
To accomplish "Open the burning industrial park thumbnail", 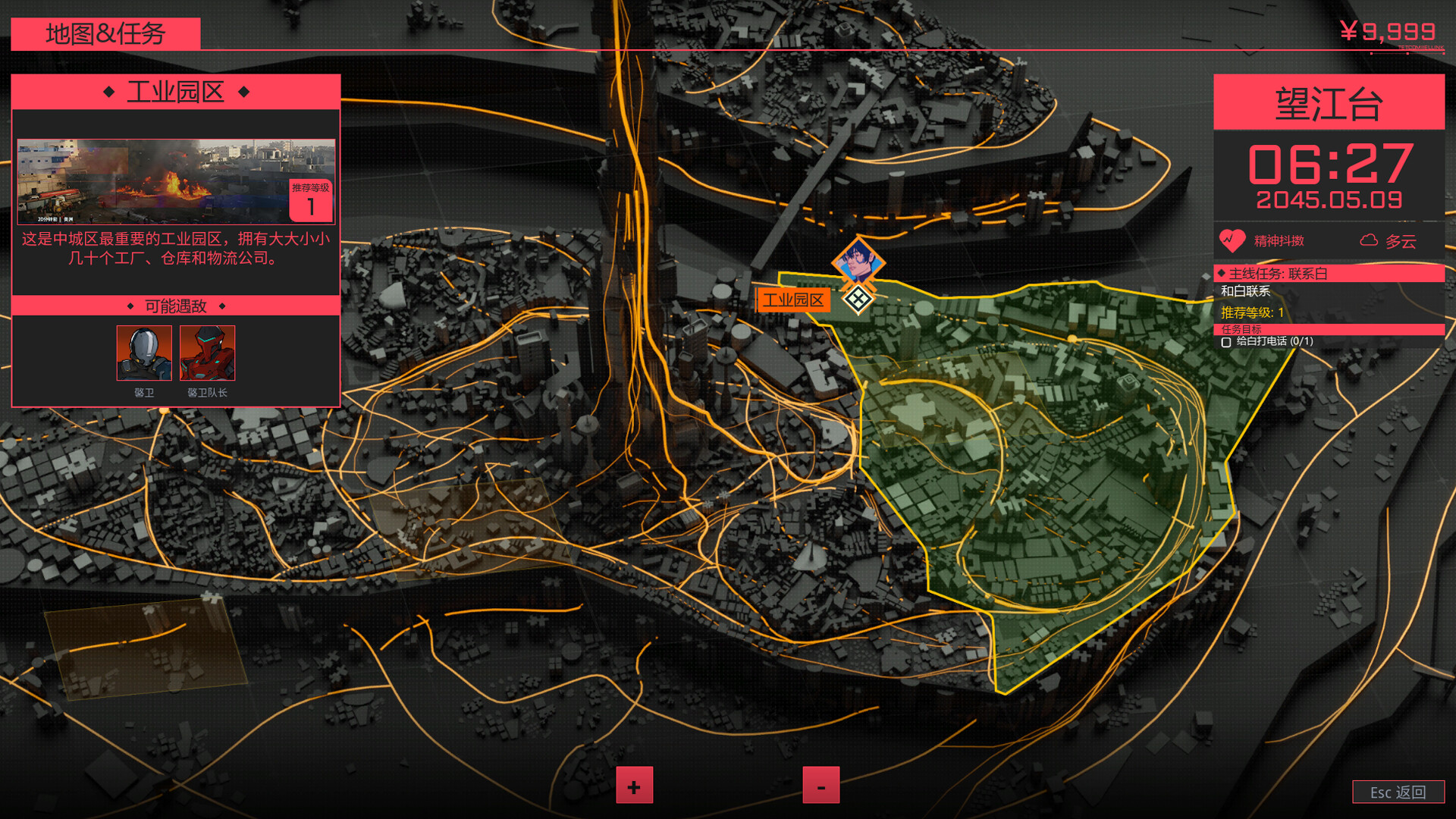I will click(175, 181).
